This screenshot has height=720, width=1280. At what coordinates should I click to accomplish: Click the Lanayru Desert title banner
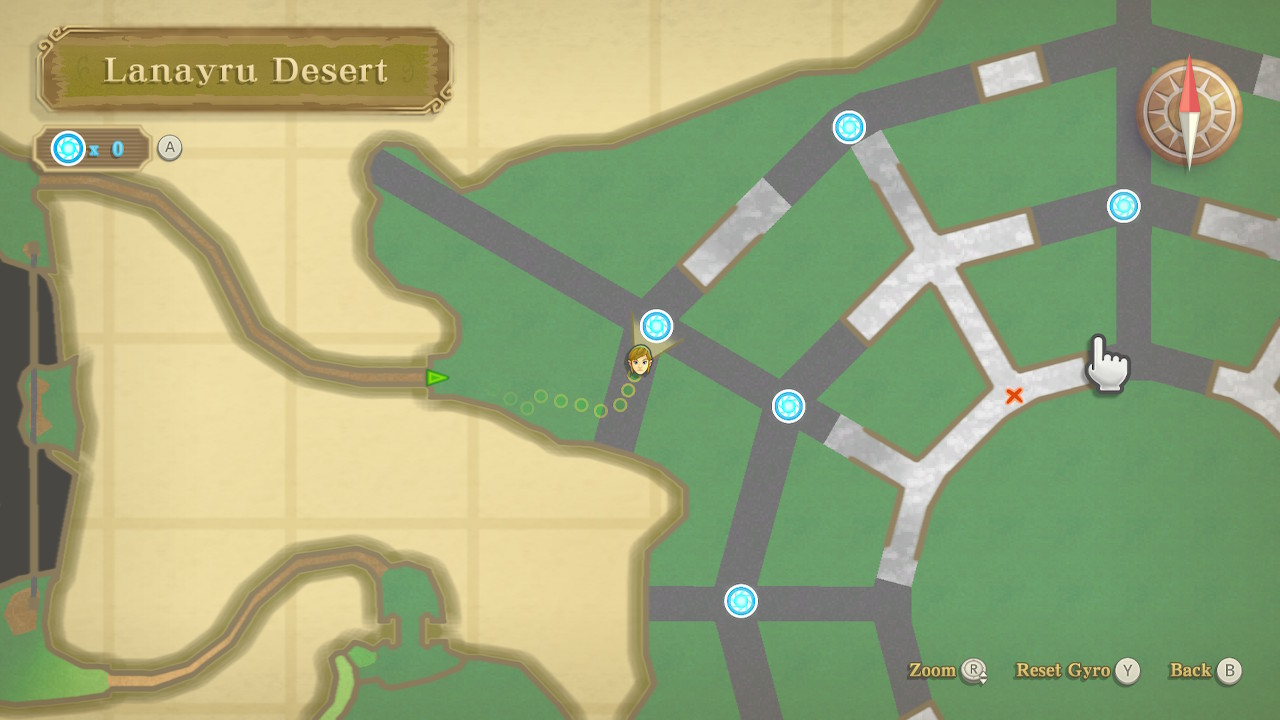pyautogui.click(x=245, y=70)
